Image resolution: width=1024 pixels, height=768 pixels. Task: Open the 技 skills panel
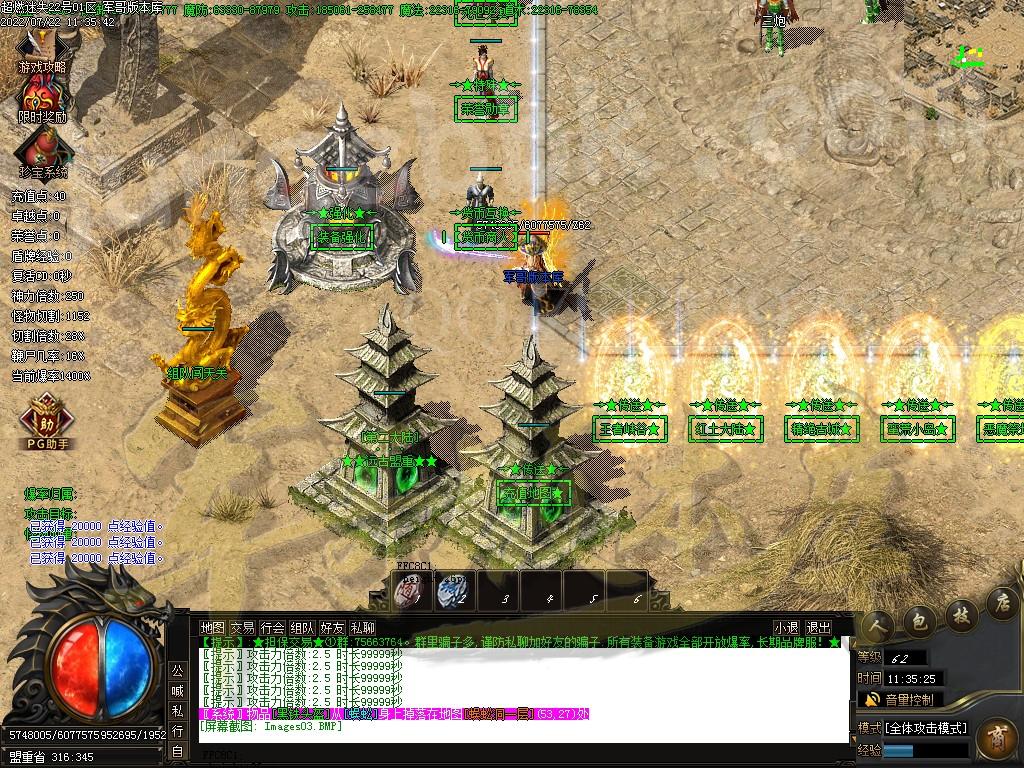[961, 612]
